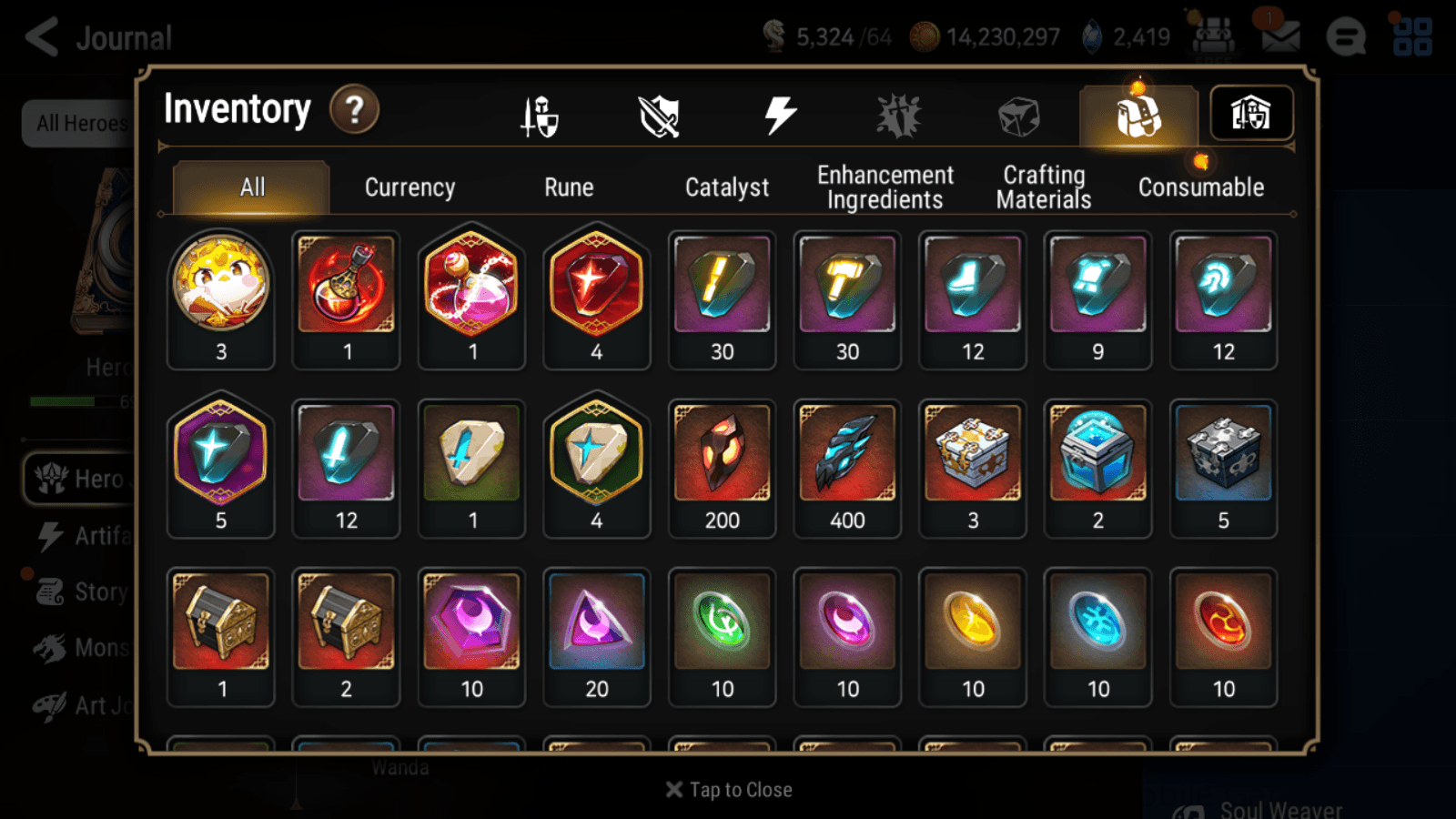Open the Rune tab
1456x819 pixels.
pyautogui.click(x=570, y=187)
